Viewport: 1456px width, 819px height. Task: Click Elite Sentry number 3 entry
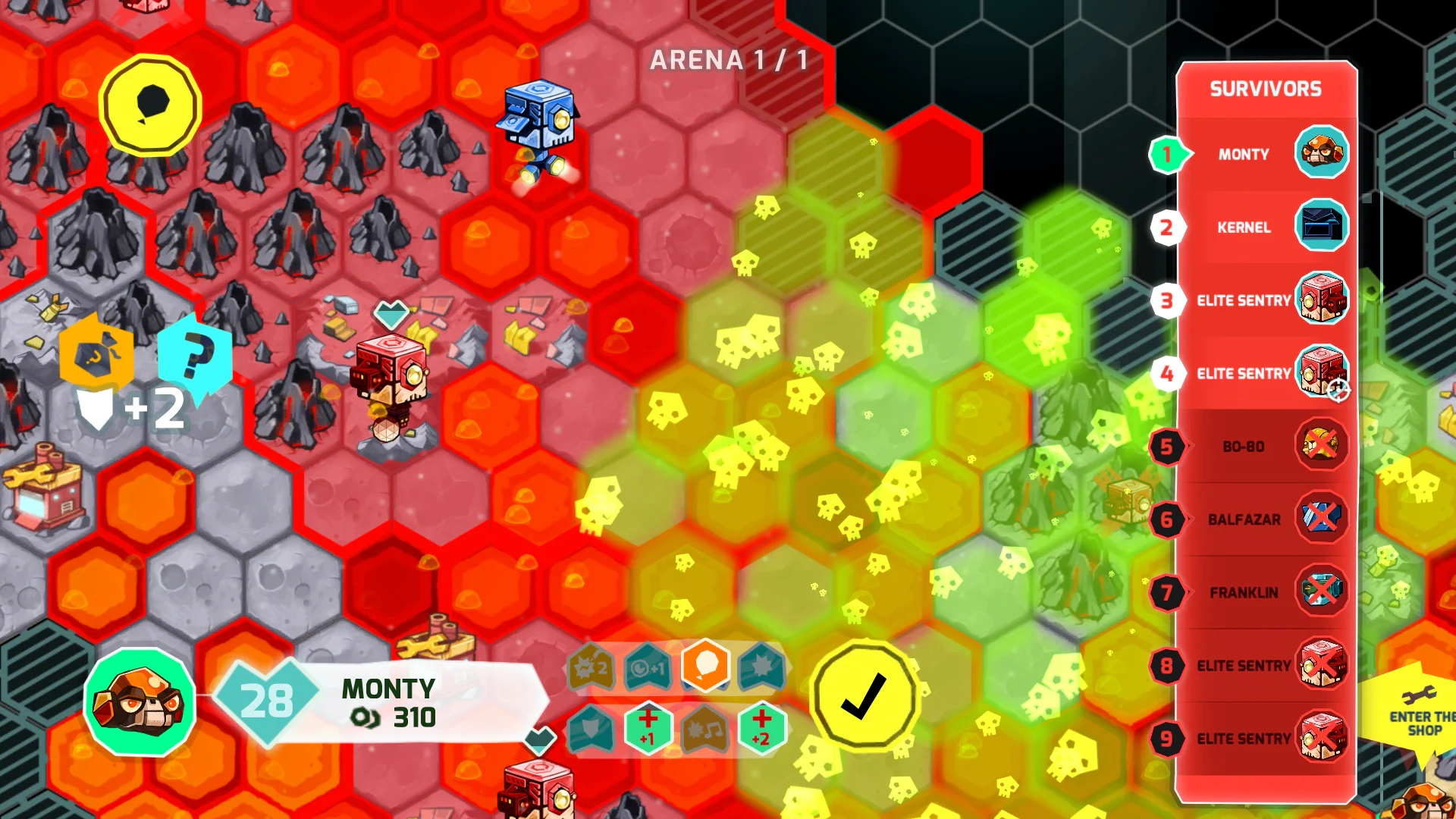click(x=1245, y=300)
